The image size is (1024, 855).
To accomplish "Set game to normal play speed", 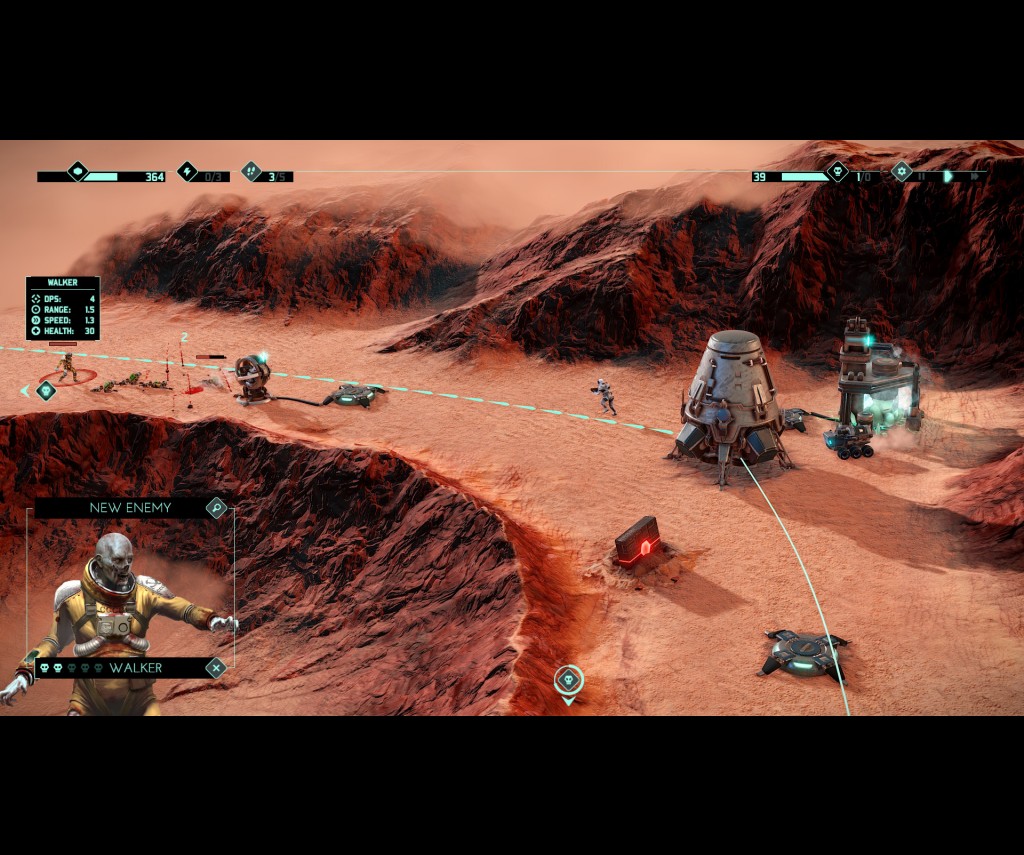I will (x=948, y=177).
